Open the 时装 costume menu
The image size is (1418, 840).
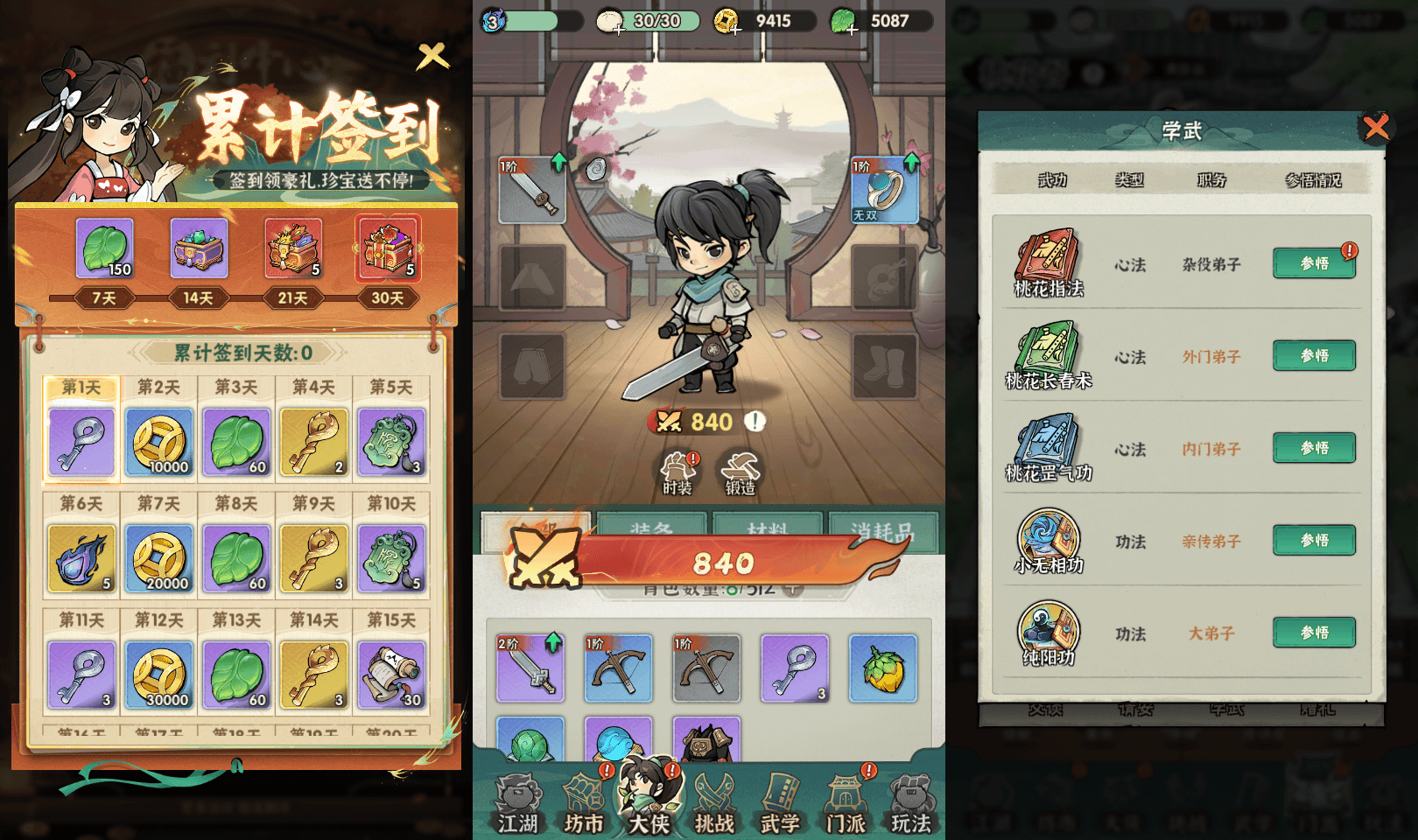[x=678, y=472]
